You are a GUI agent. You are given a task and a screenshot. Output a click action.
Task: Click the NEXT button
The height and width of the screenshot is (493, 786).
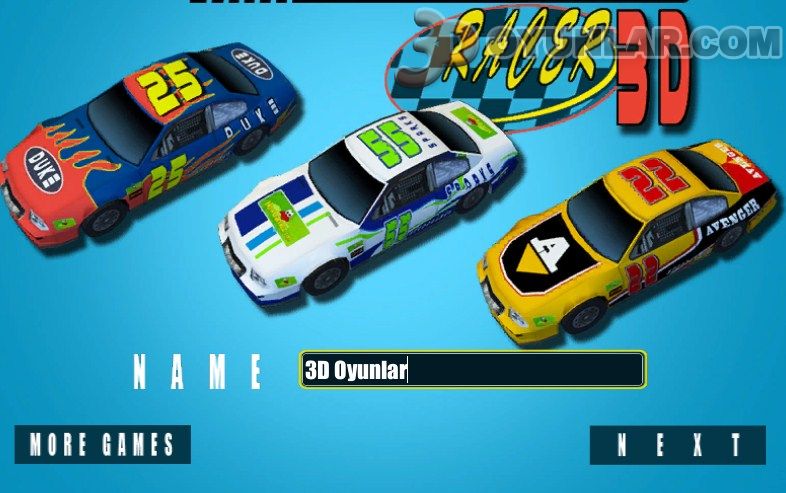point(677,445)
